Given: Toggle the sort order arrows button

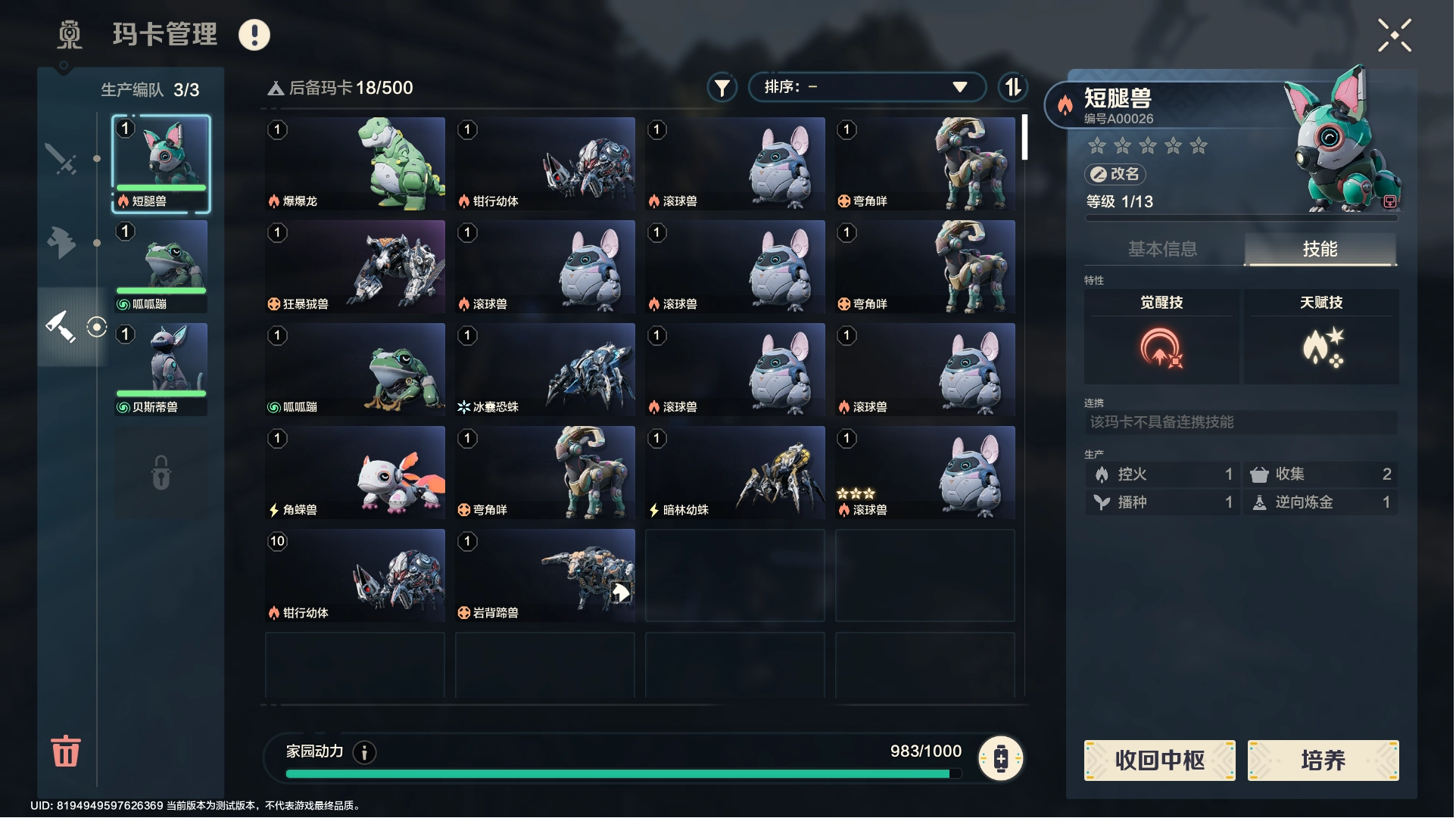Looking at the screenshot, I should (1012, 88).
